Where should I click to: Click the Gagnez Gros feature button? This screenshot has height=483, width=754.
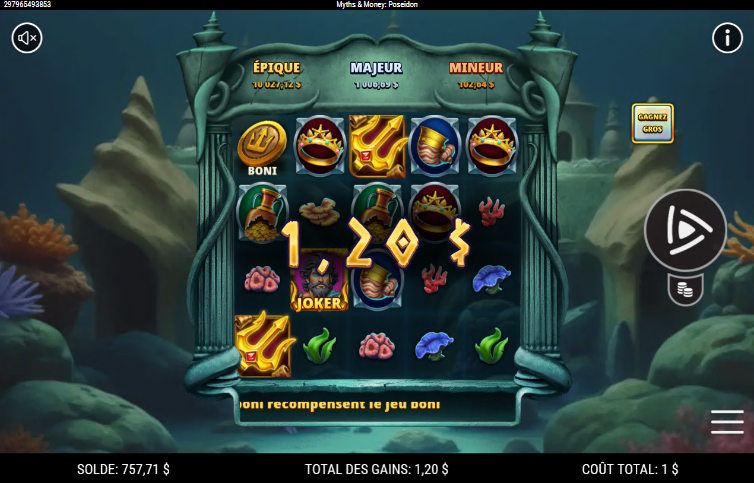click(x=652, y=123)
